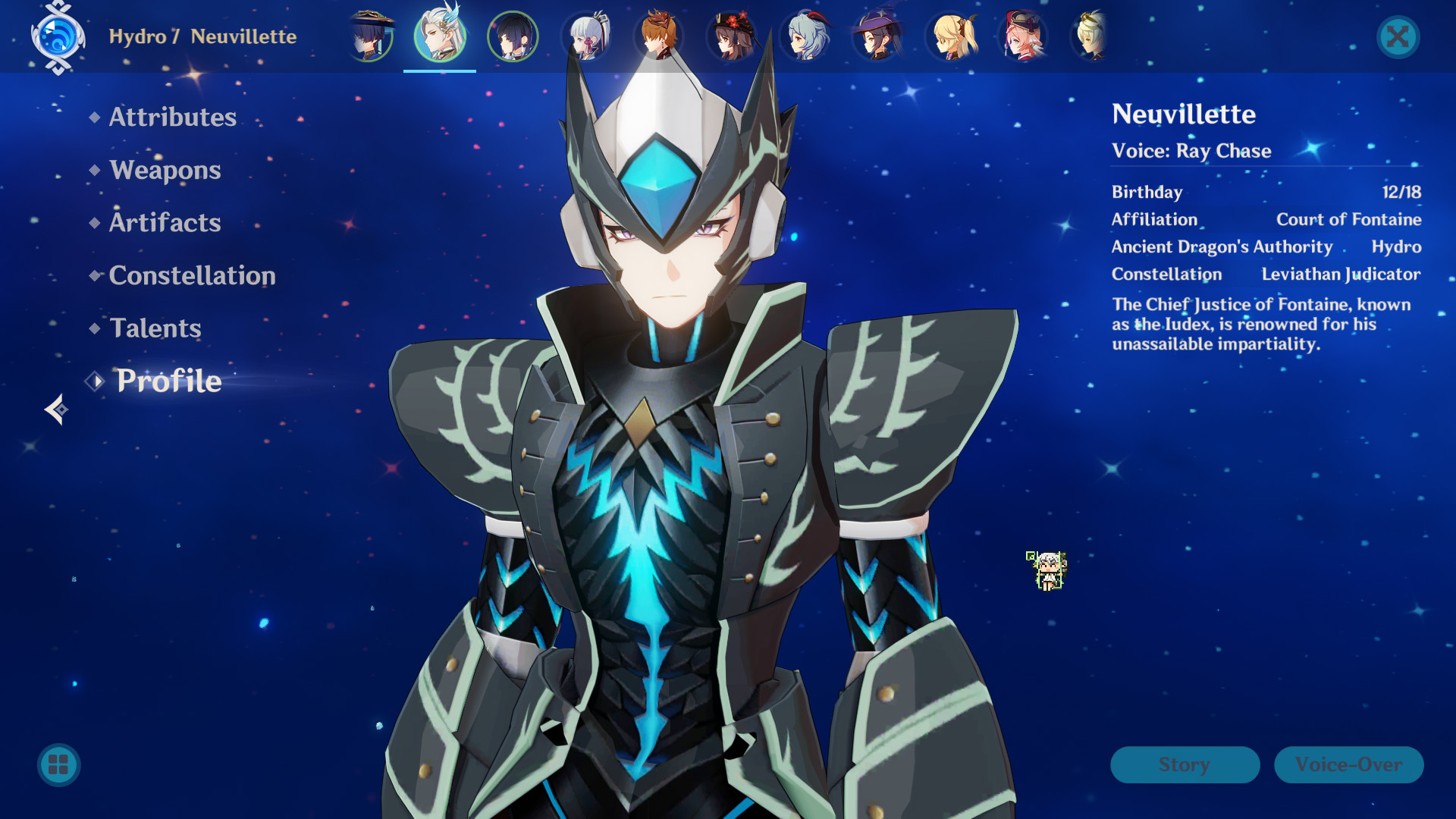Open the Talents section
This screenshot has width=1456, height=819.
coord(155,328)
